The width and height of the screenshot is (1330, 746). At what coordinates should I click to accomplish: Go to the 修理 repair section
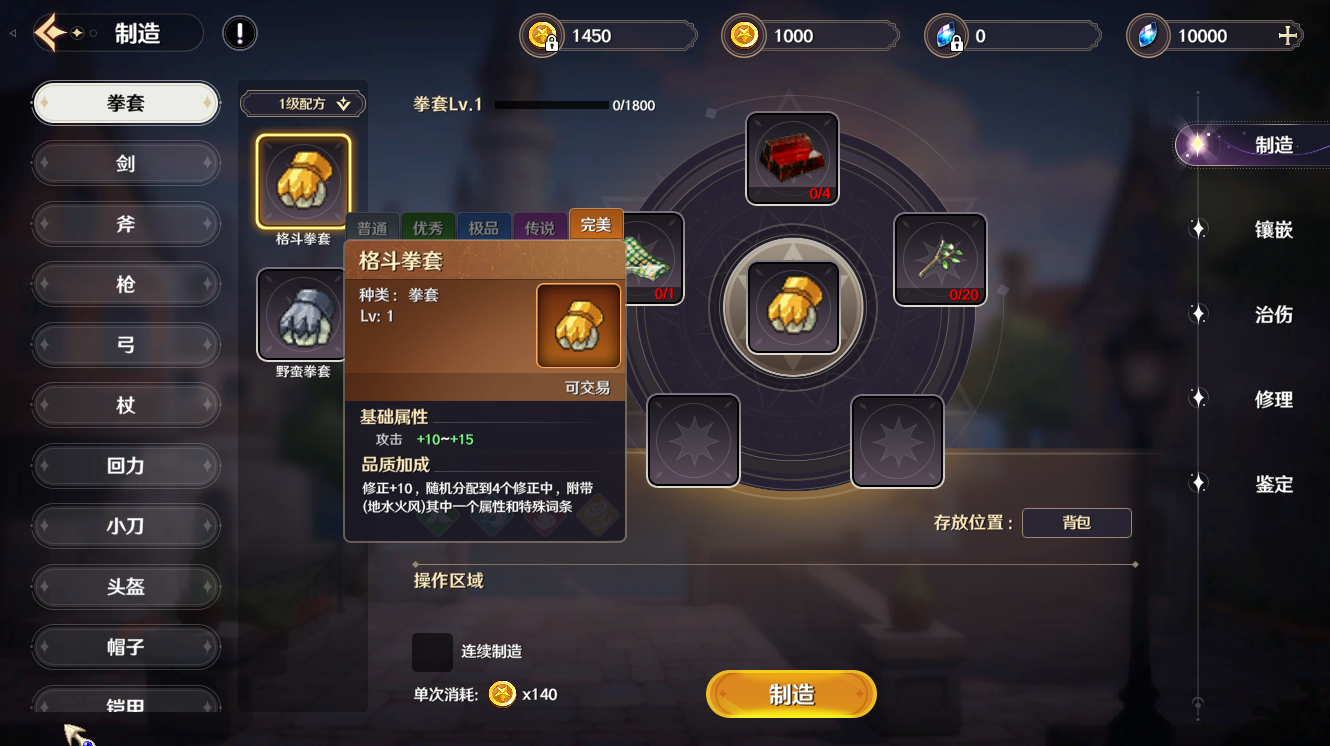pos(1273,400)
